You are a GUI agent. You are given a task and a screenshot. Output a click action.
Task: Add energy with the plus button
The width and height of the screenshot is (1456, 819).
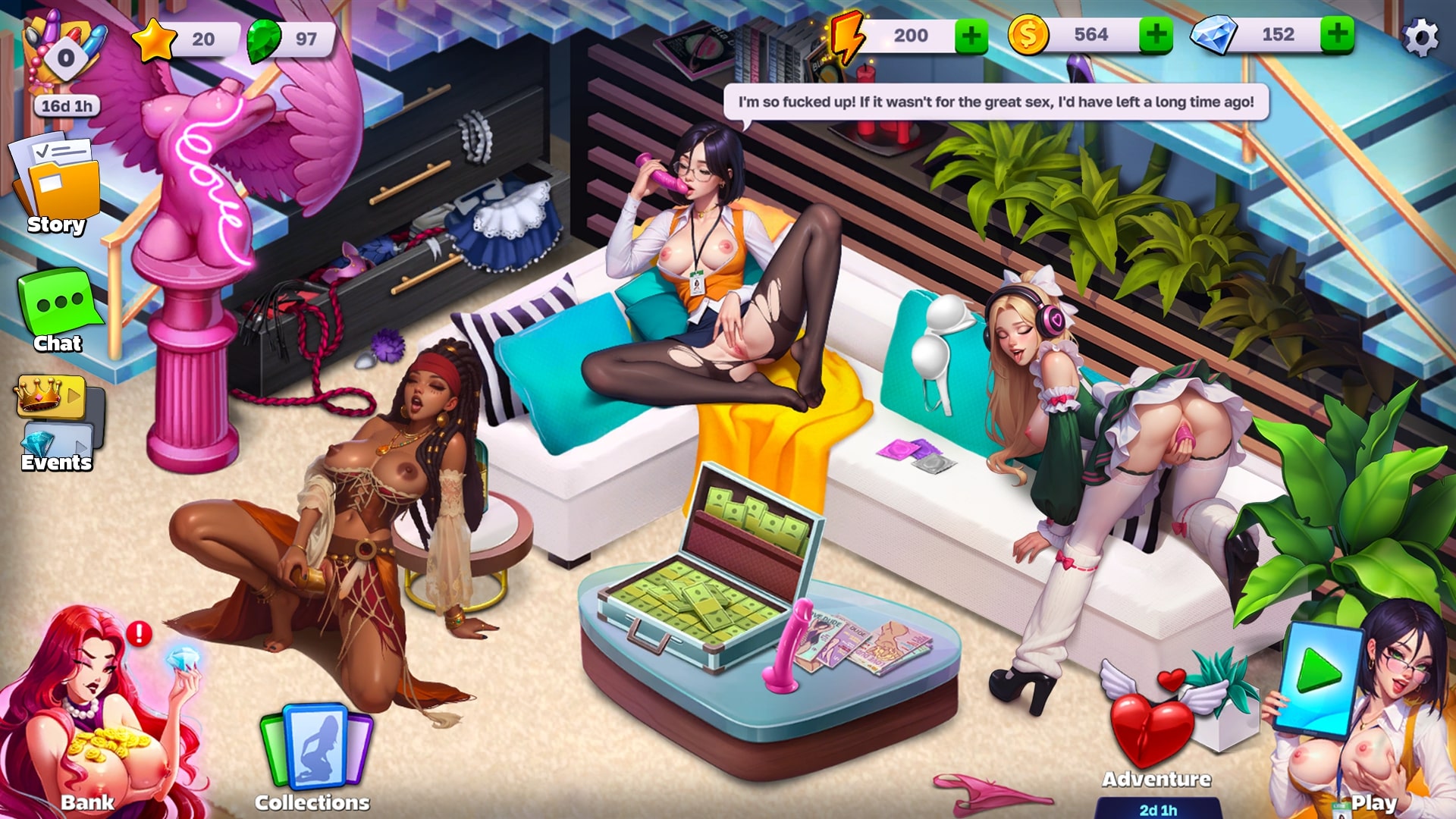pyautogui.click(x=971, y=34)
